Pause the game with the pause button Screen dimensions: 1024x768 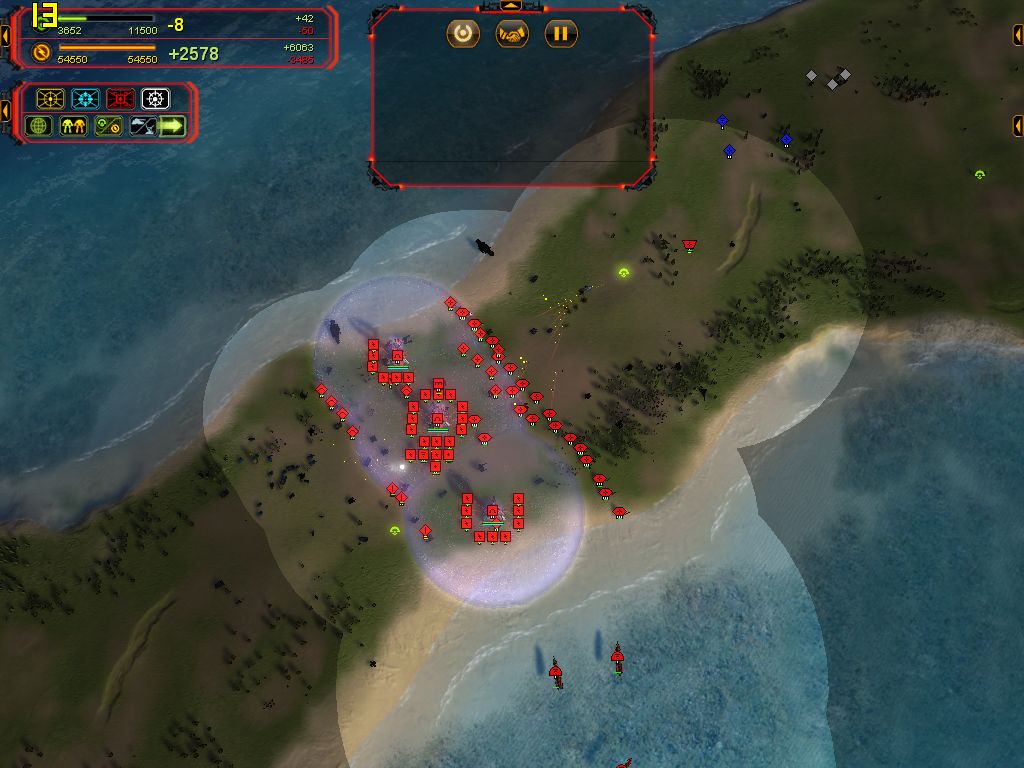(561, 34)
